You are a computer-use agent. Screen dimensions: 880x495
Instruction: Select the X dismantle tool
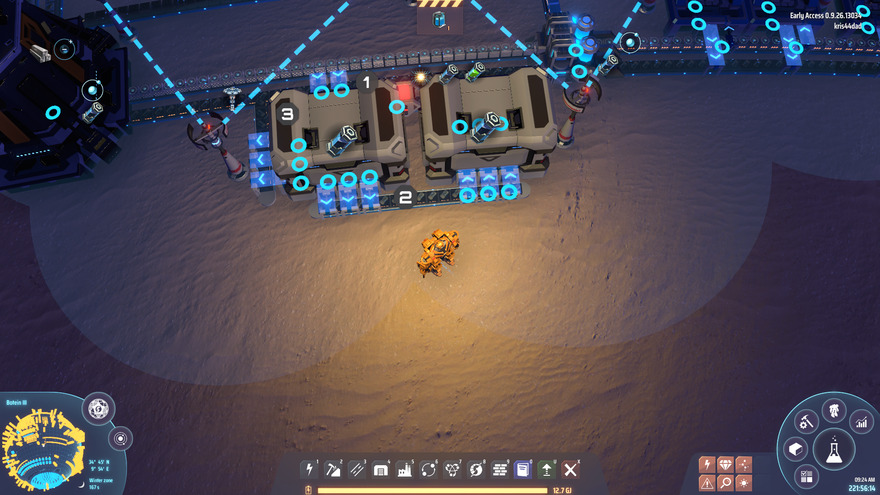point(571,469)
